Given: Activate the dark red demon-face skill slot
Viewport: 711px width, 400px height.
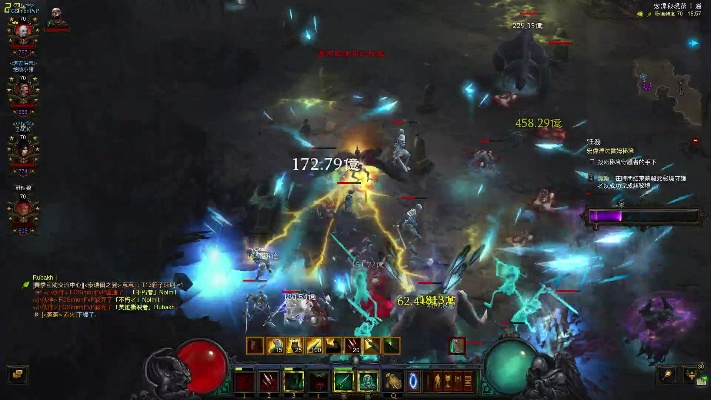Looking at the screenshot, I should pos(319,381).
